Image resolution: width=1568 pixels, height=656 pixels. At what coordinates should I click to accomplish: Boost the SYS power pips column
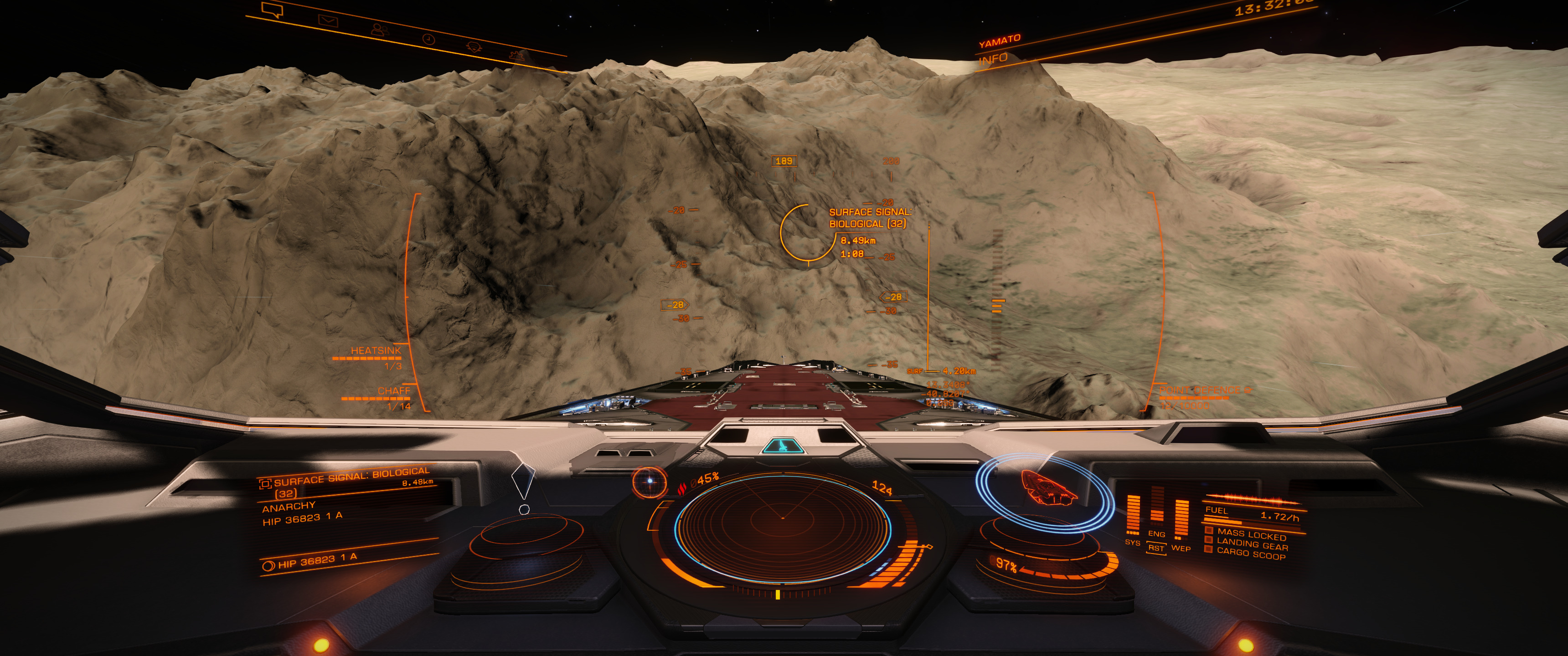(x=1133, y=516)
